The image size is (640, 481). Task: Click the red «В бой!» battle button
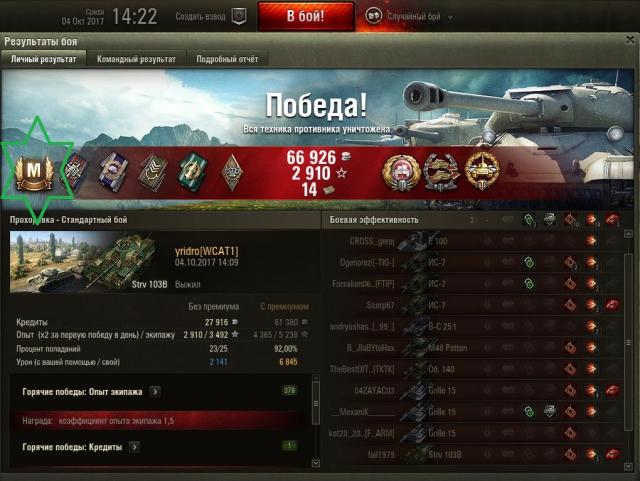click(305, 16)
